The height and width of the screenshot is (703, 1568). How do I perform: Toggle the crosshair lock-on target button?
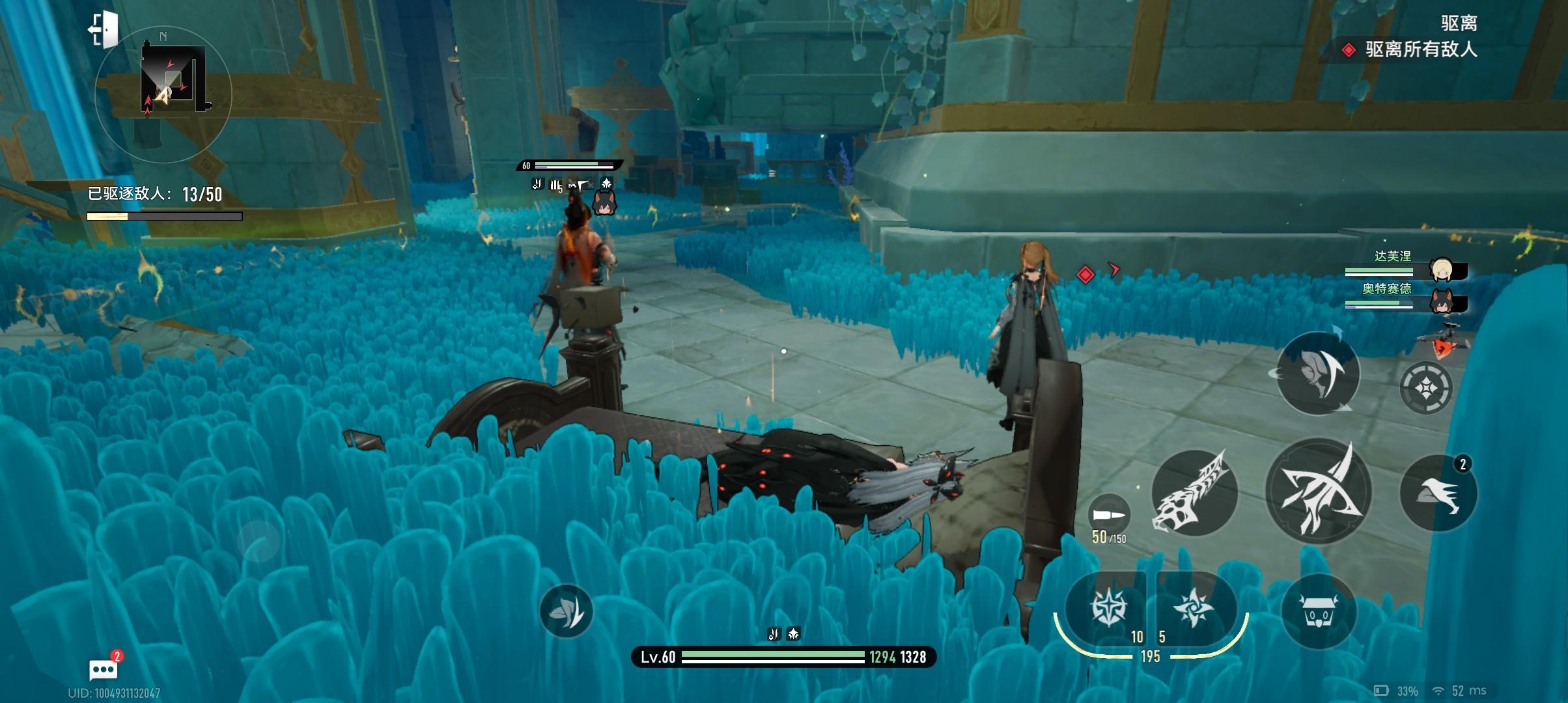pos(1425,389)
